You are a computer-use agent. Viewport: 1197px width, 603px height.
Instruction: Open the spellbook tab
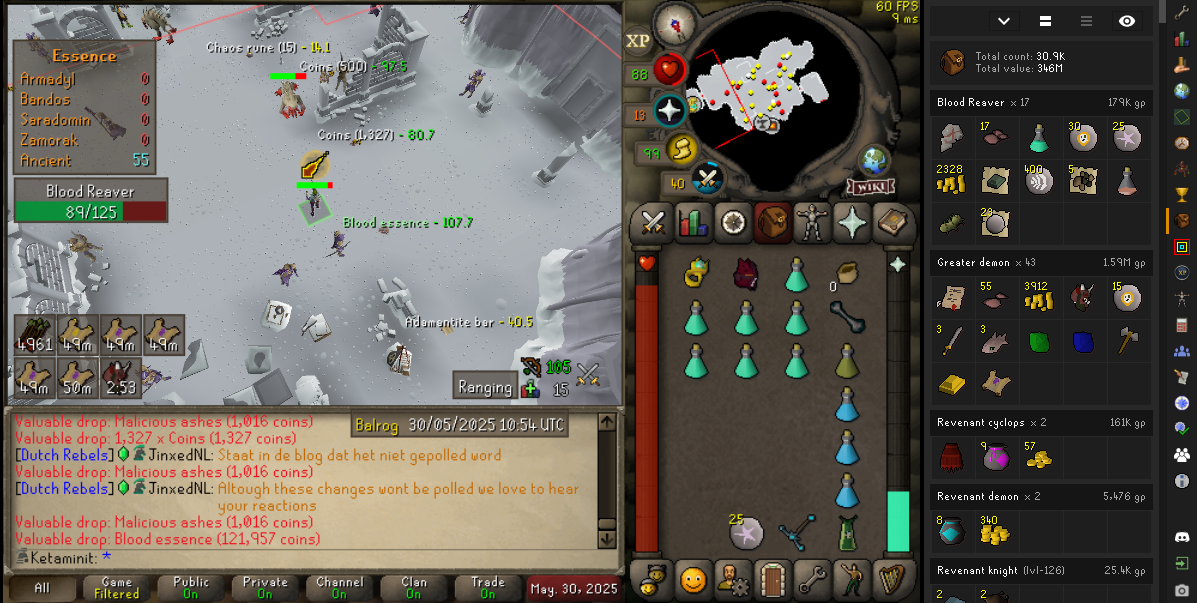click(x=890, y=223)
